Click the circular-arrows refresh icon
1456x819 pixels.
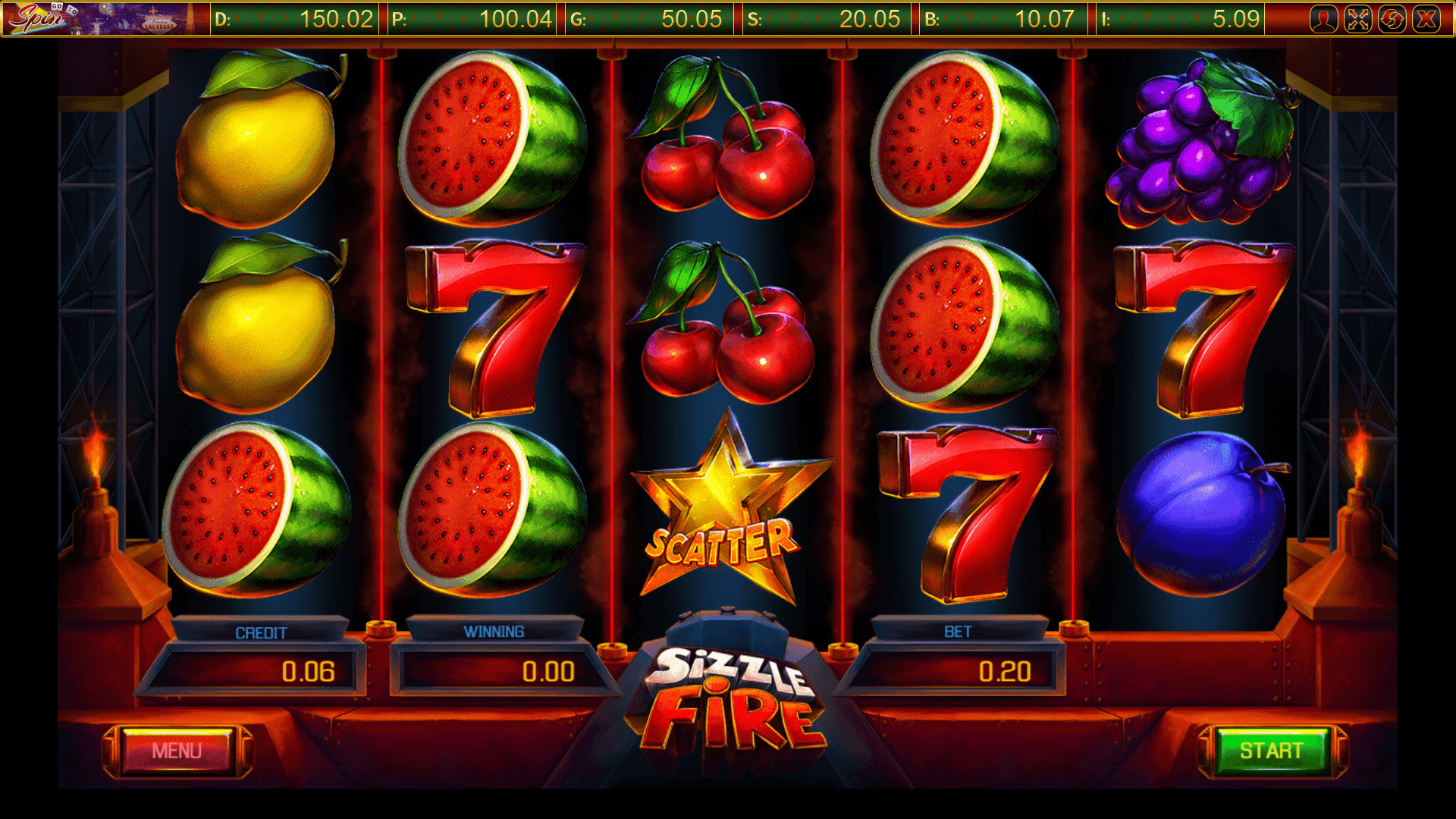pyautogui.click(x=1392, y=19)
